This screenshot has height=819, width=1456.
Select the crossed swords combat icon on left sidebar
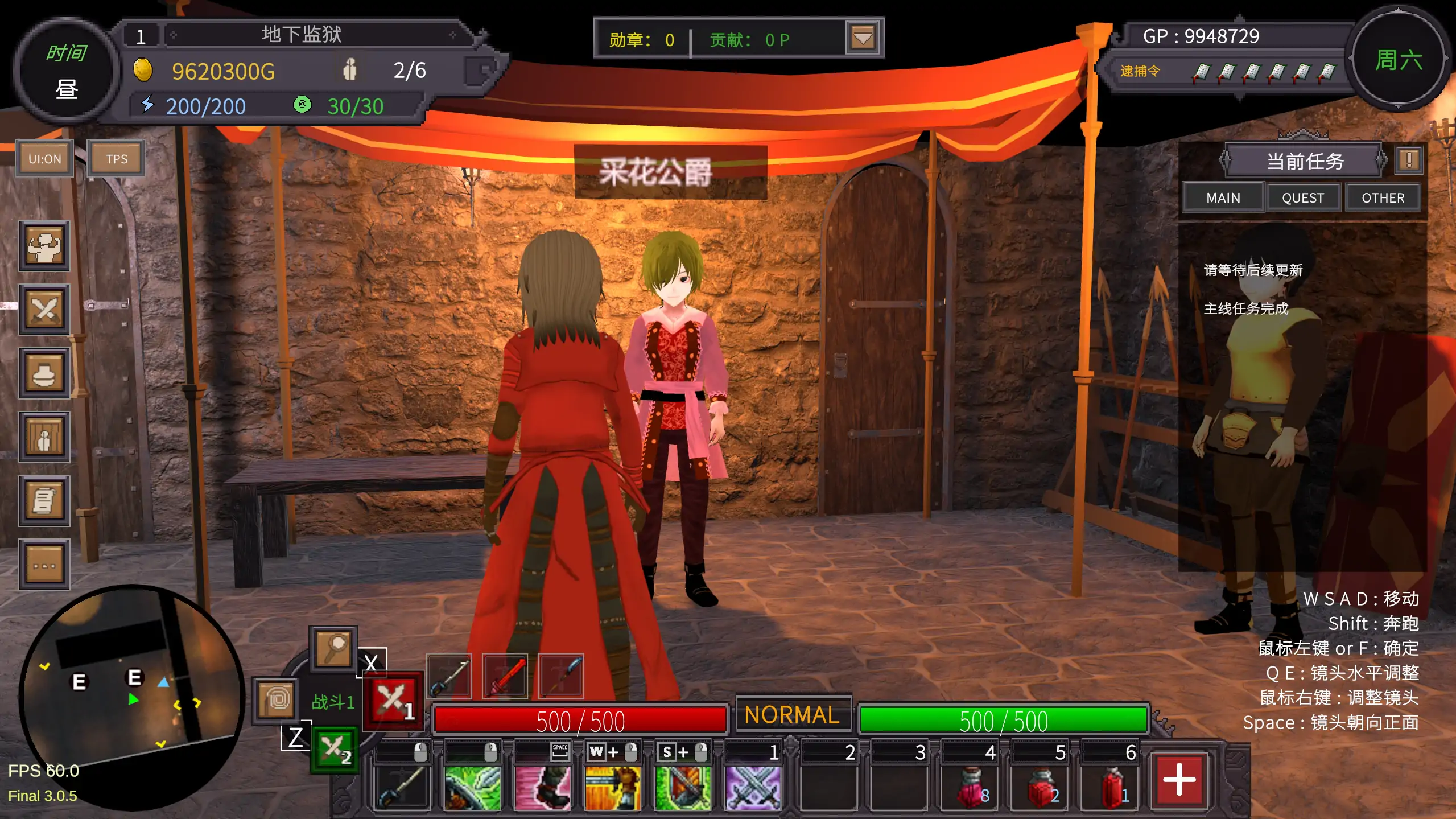click(x=44, y=310)
